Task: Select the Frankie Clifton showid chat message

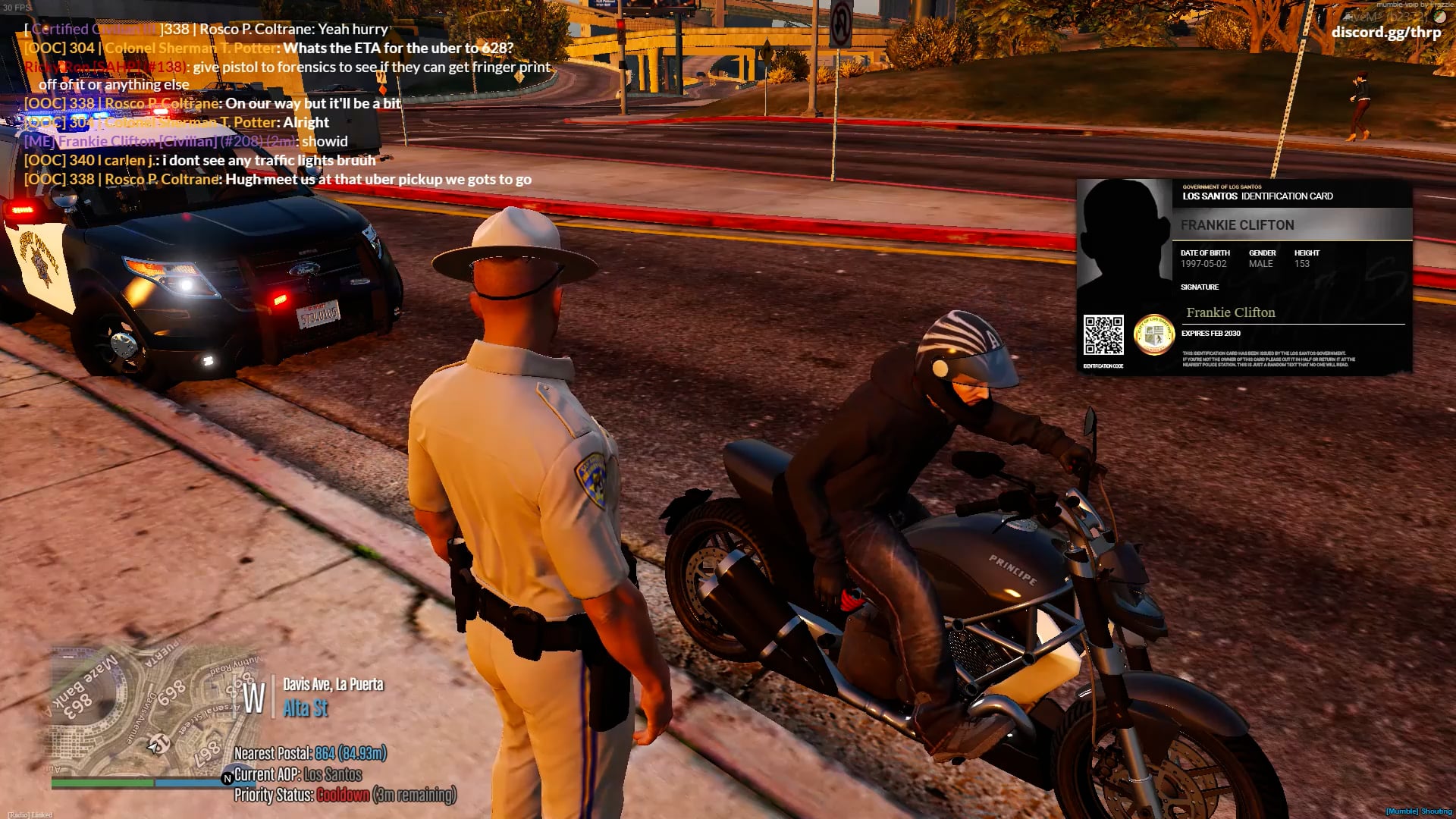Action: [x=186, y=142]
